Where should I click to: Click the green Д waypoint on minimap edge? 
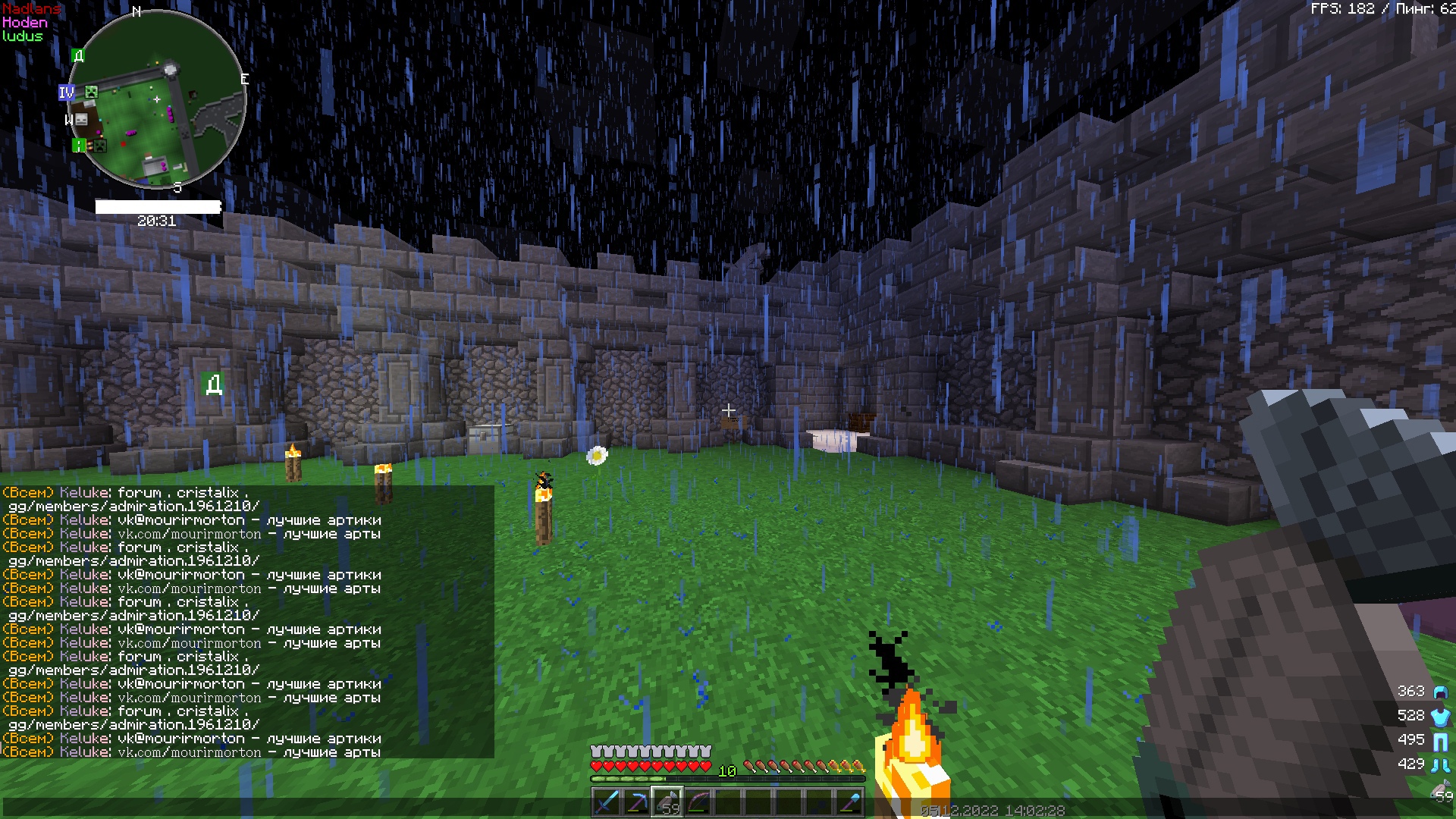[78, 55]
